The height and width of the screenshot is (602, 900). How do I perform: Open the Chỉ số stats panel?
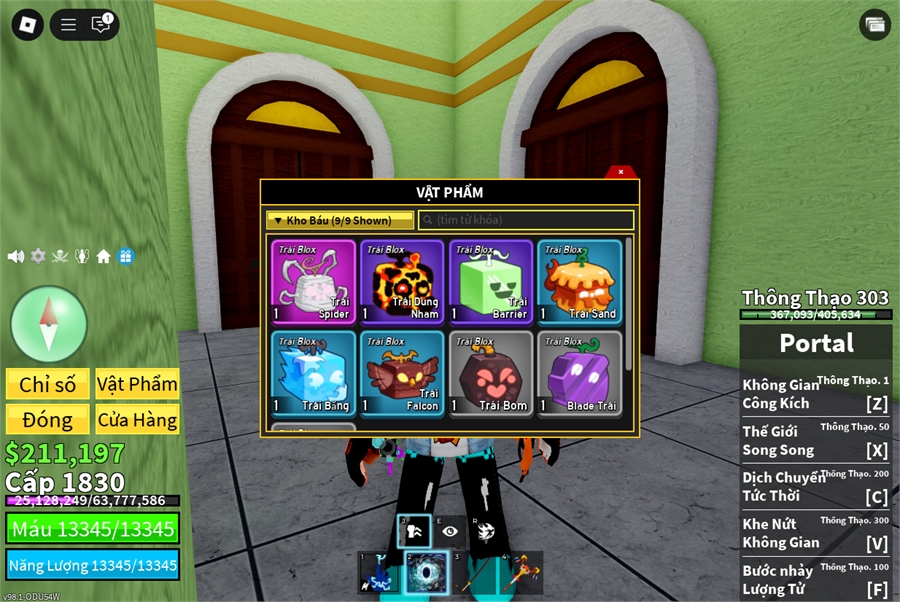[48, 384]
